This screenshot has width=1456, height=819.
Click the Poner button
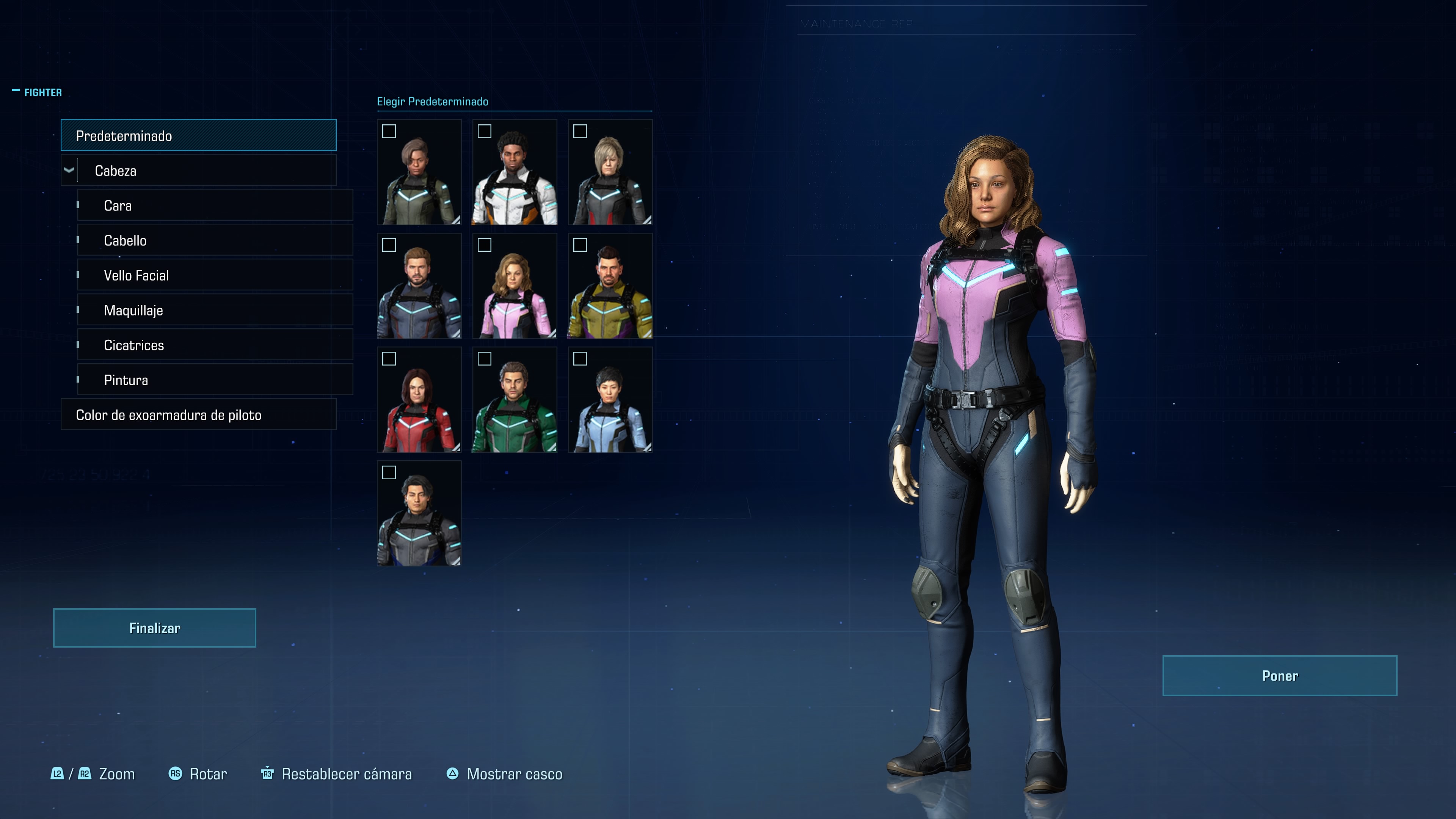(x=1279, y=675)
